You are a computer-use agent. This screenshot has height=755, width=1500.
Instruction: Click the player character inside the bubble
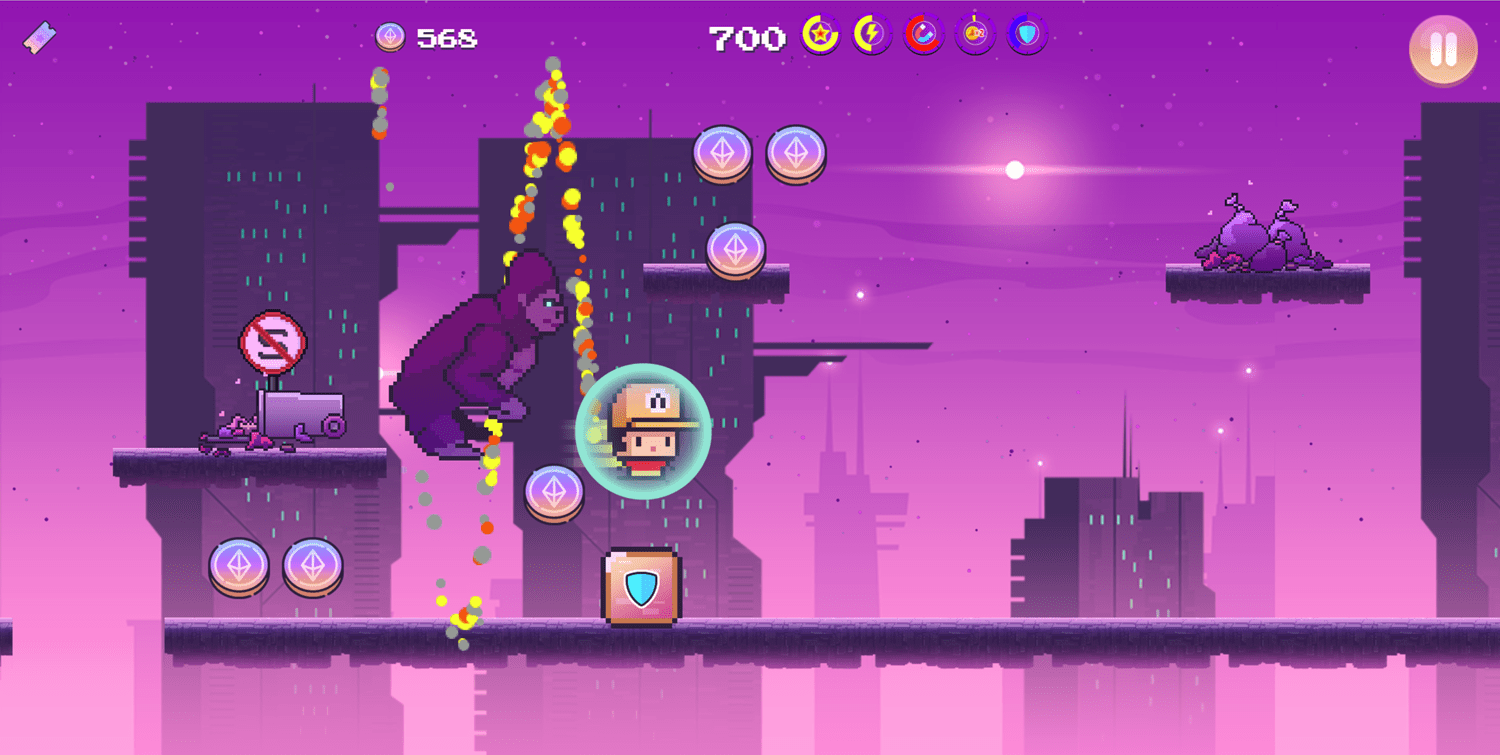tap(645, 430)
